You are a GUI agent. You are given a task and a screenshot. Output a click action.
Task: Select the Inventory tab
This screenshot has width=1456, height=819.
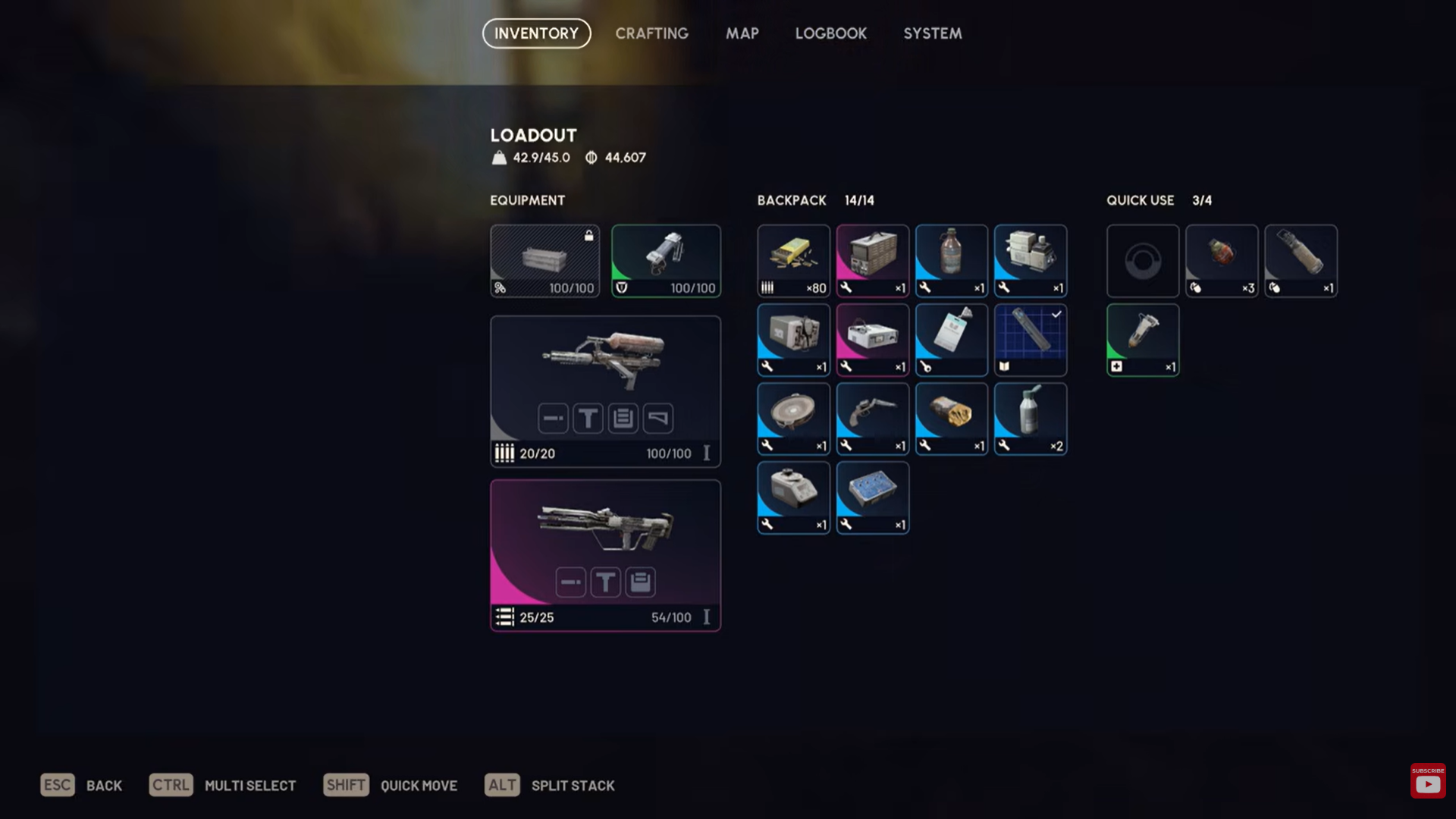click(x=536, y=33)
